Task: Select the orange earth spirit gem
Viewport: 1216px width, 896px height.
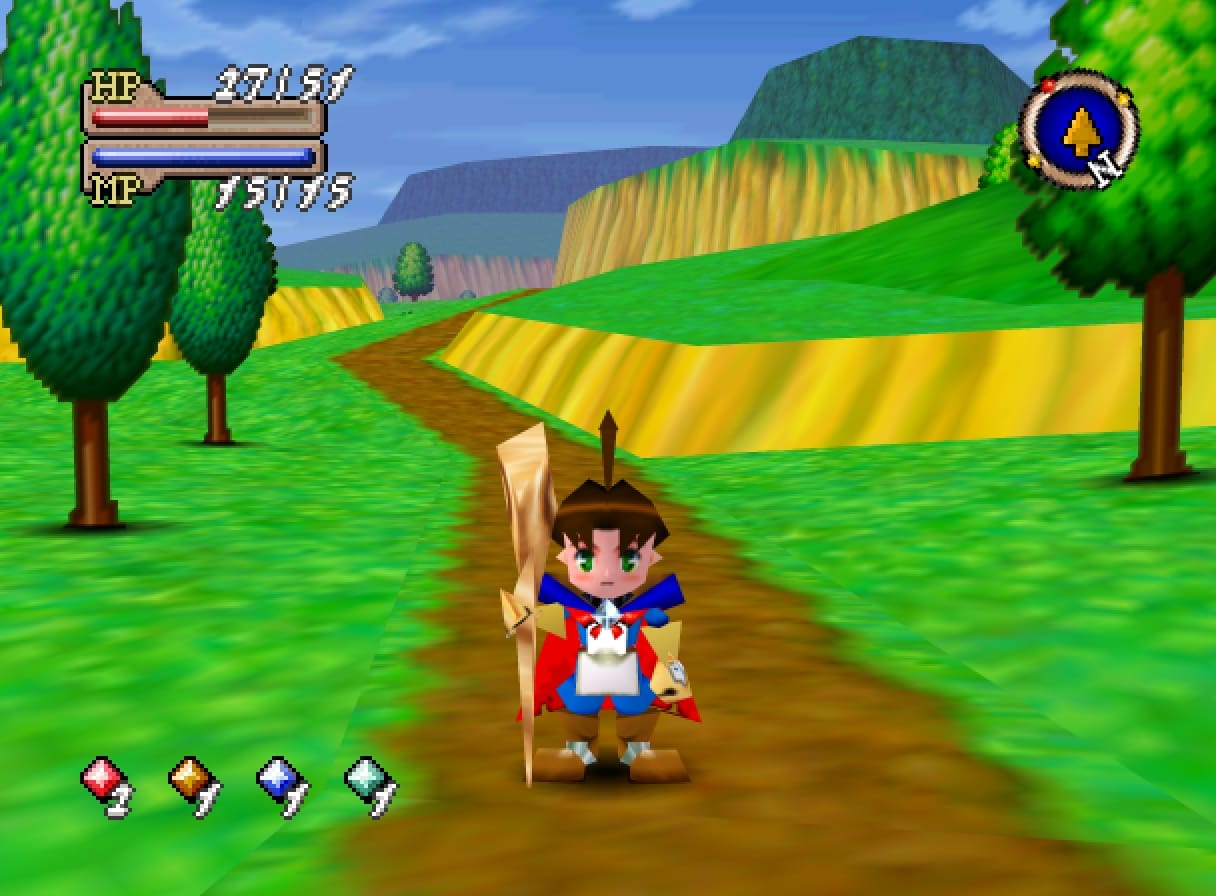Action: point(190,778)
